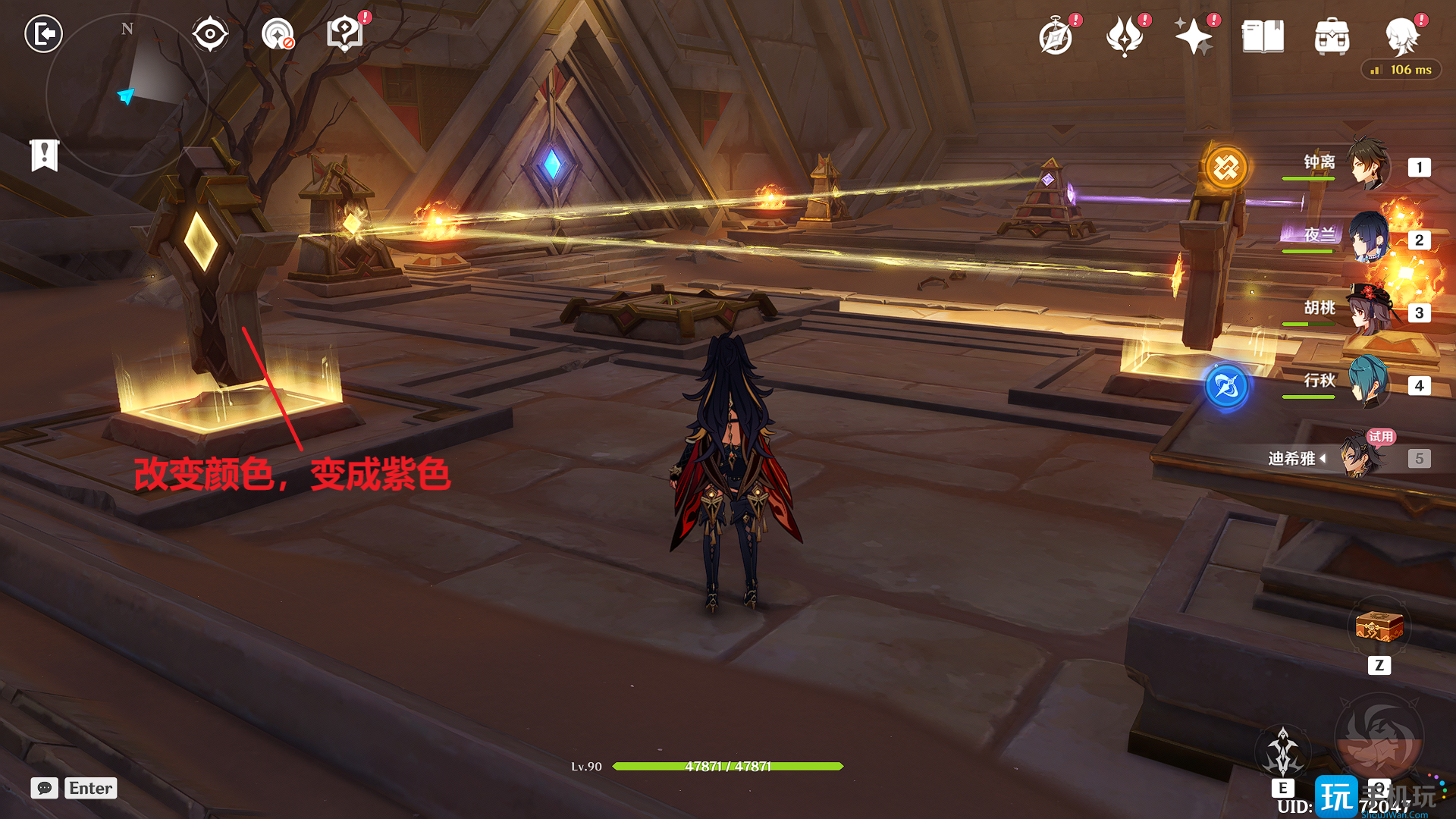Open the Paimon menu icon

click(1401, 36)
